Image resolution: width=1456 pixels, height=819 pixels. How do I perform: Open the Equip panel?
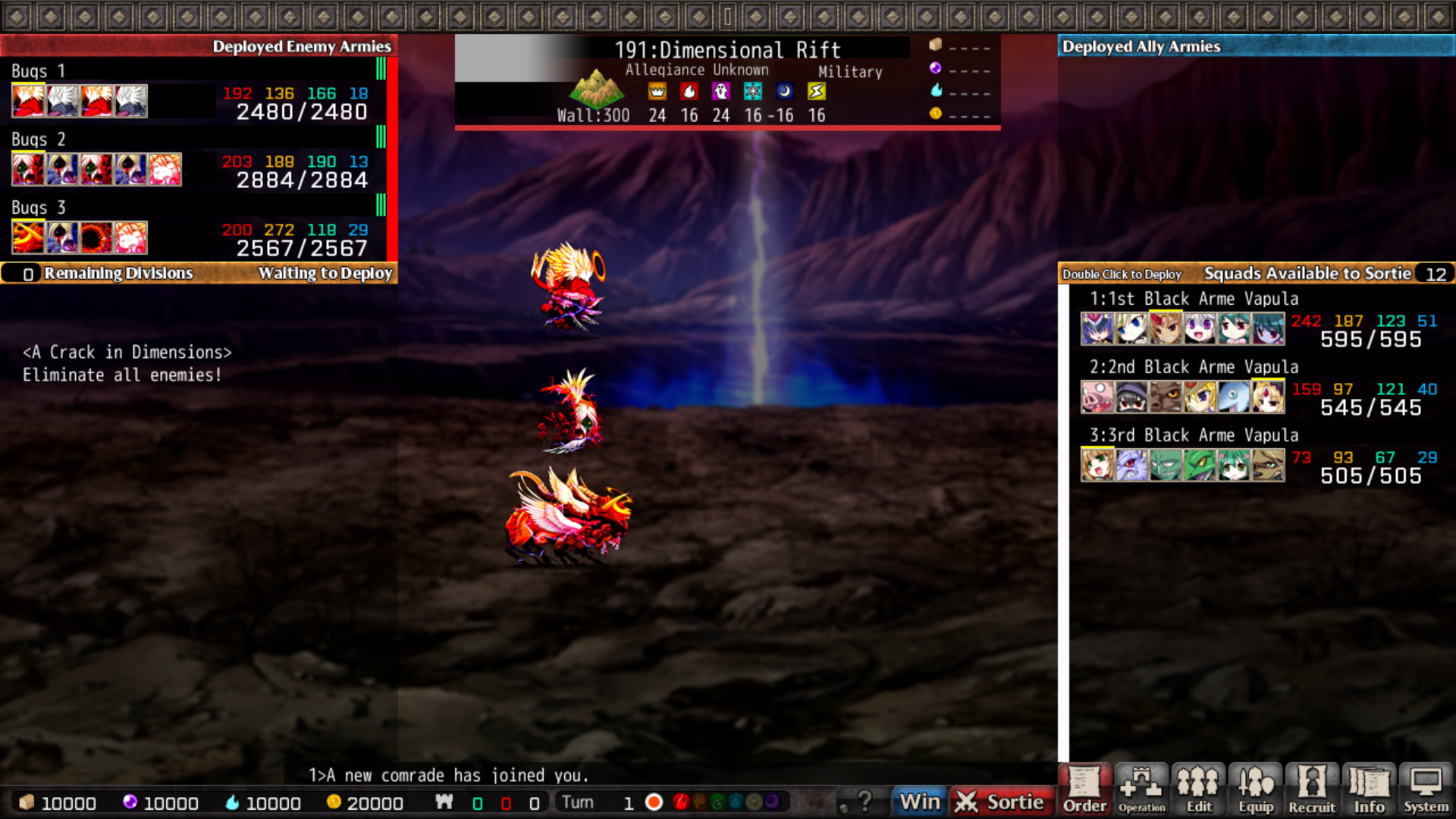(x=1255, y=790)
